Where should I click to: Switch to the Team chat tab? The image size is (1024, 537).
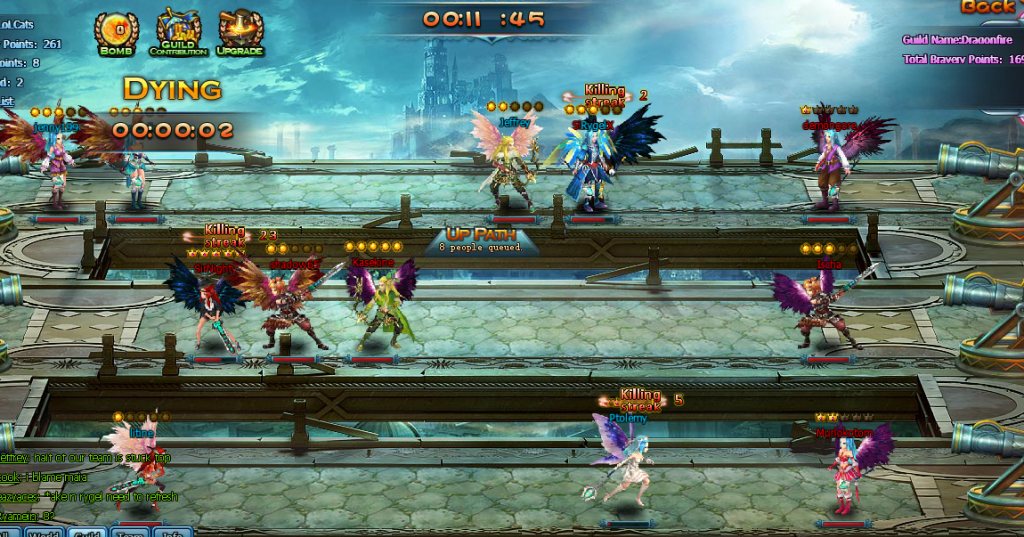pyautogui.click(x=130, y=533)
